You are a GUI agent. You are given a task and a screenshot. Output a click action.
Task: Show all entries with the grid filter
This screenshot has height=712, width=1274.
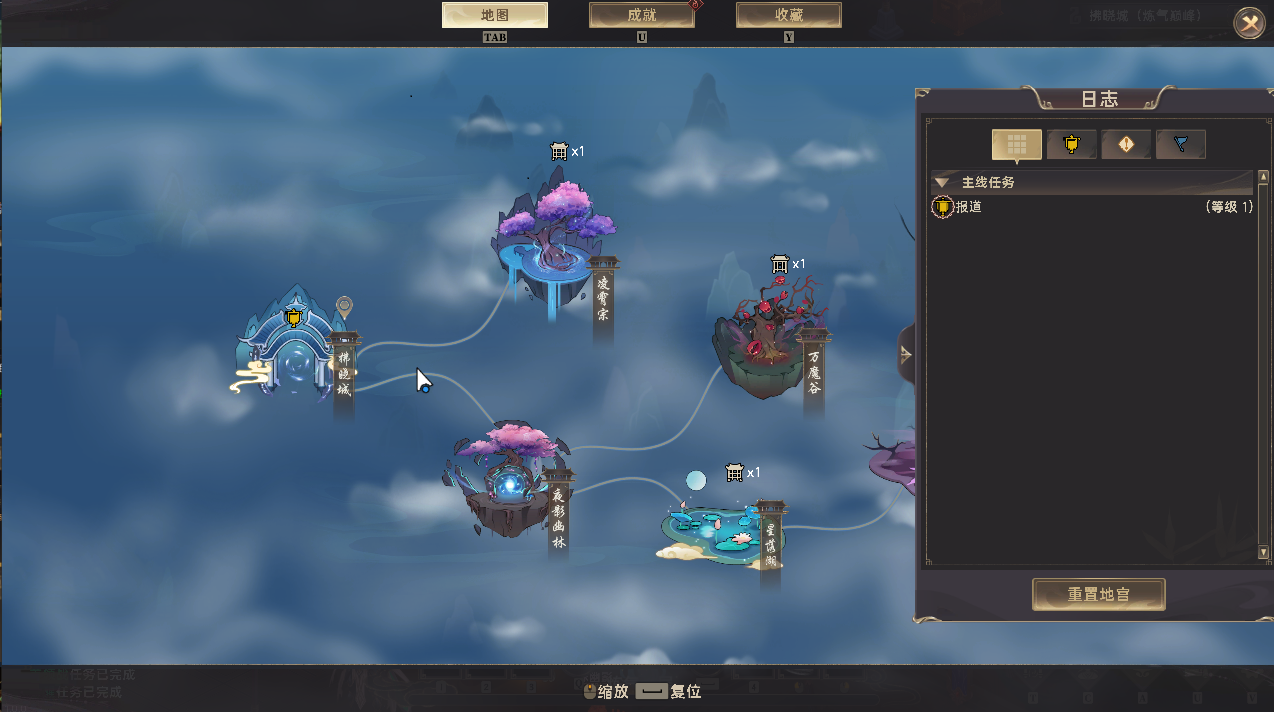coord(1016,144)
